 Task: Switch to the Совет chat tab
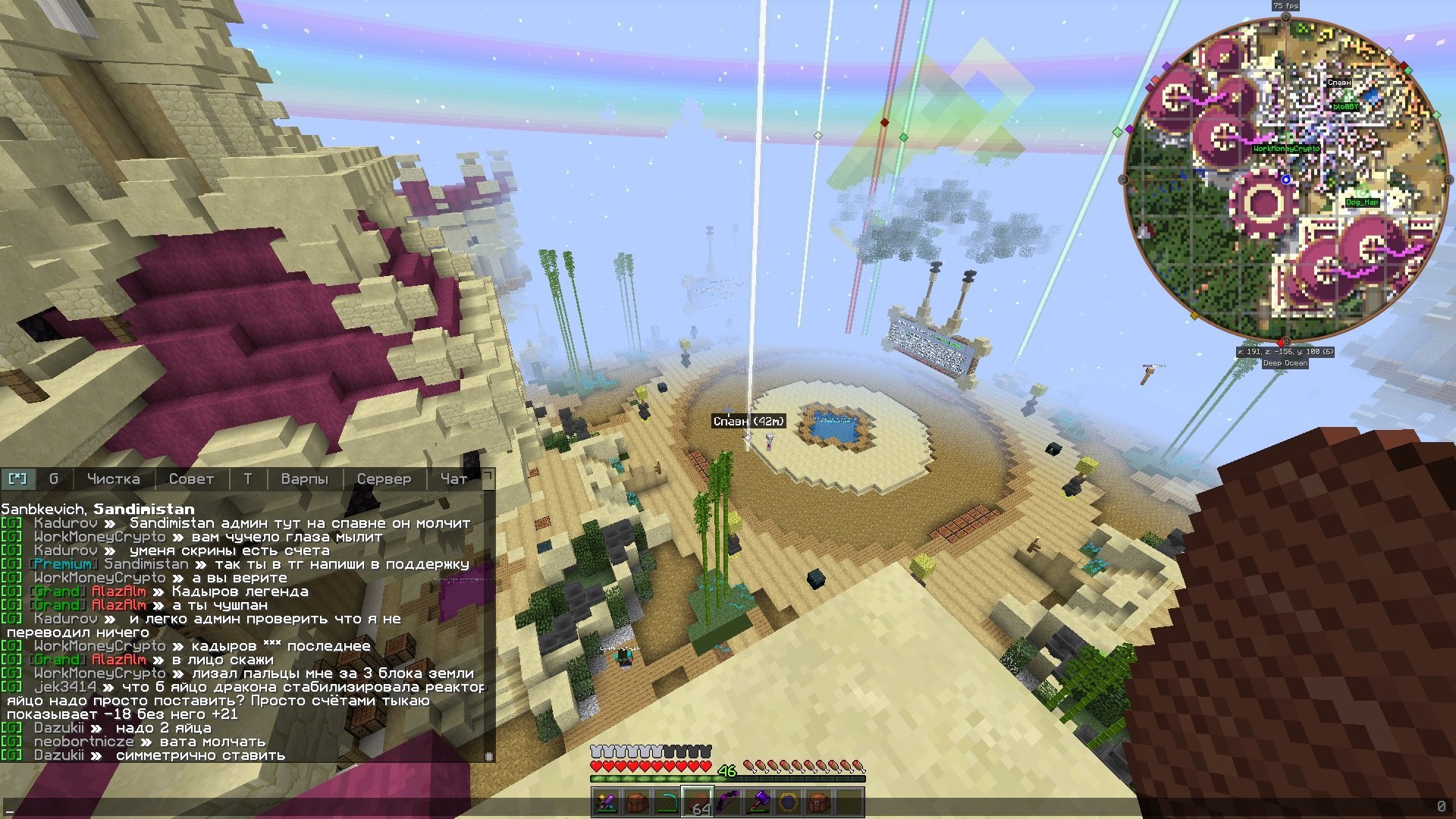tap(191, 479)
